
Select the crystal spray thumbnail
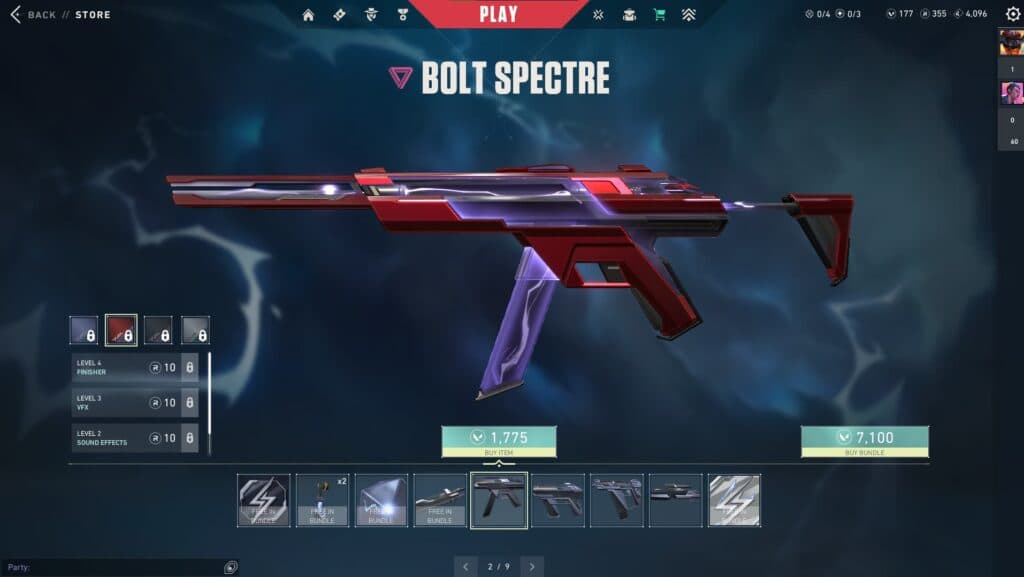tap(382, 500)
